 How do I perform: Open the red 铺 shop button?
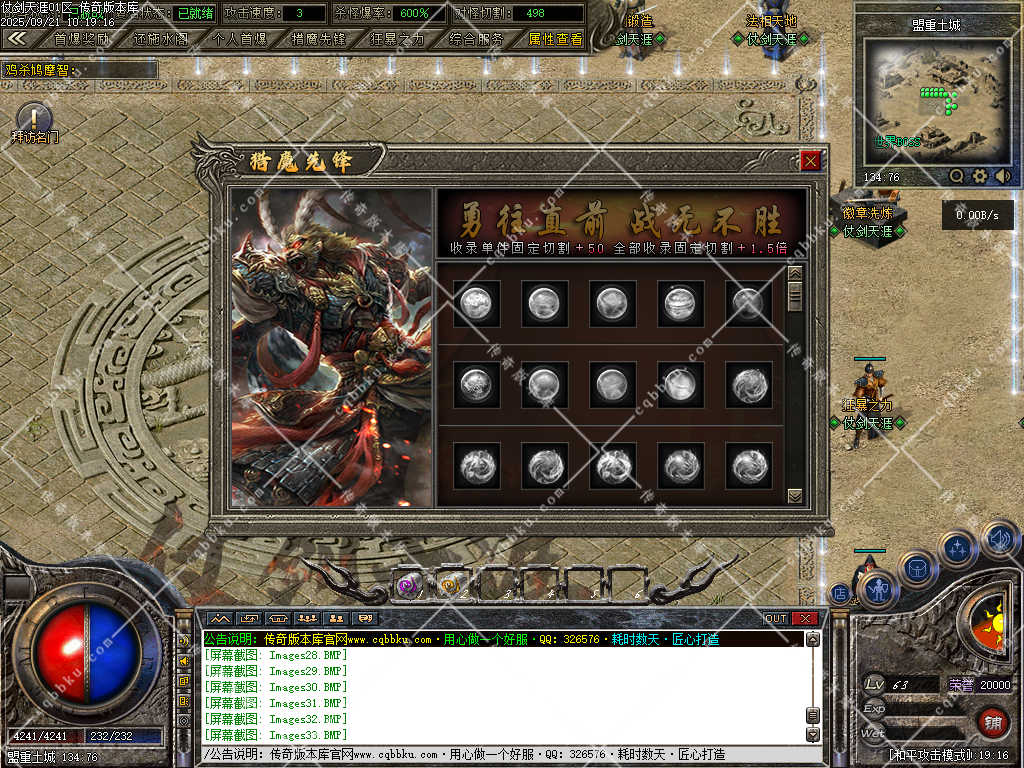tap(992, 721)
